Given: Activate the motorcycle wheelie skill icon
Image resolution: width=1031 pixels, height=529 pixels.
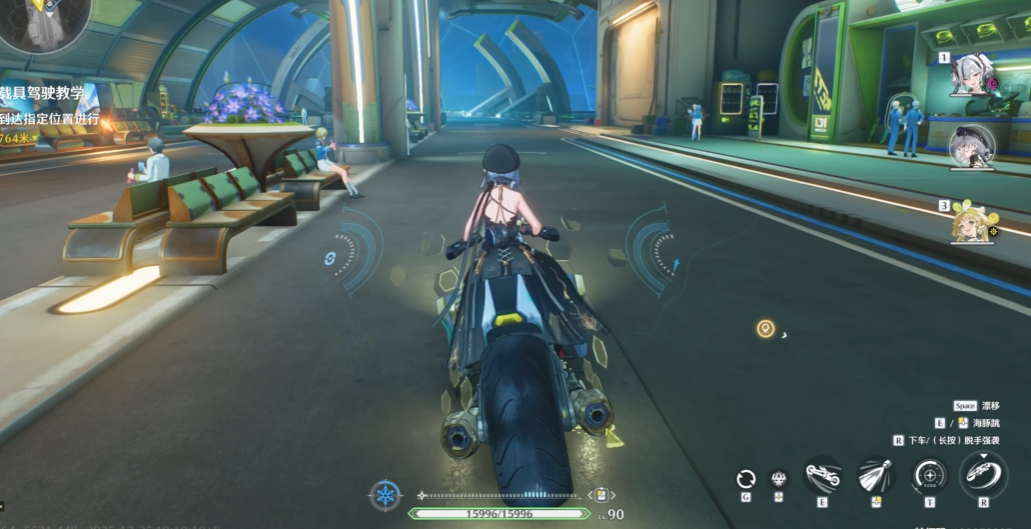Looking at the screenshot, I should 822,475.
